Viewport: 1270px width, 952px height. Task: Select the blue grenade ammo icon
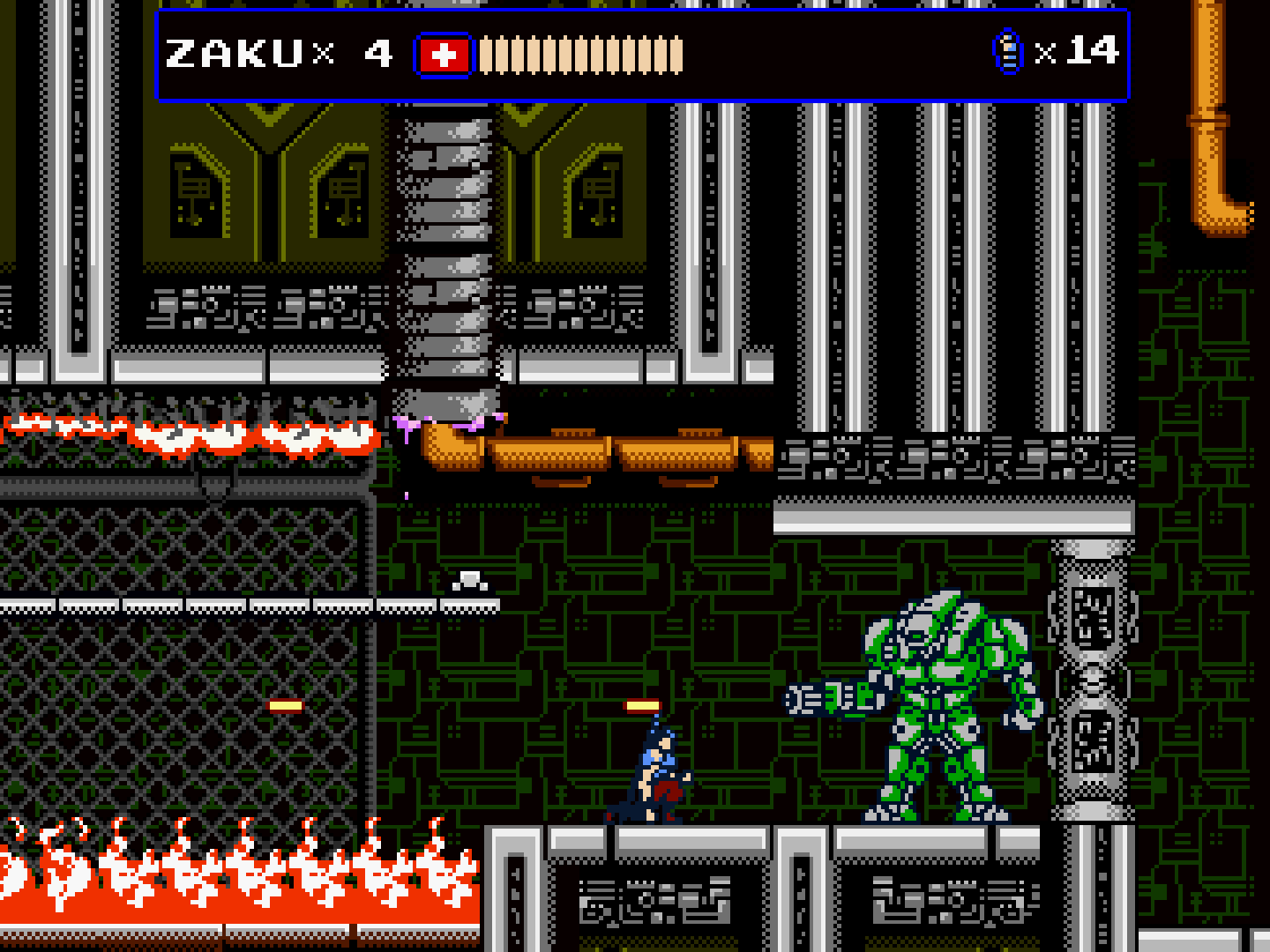1008,52
